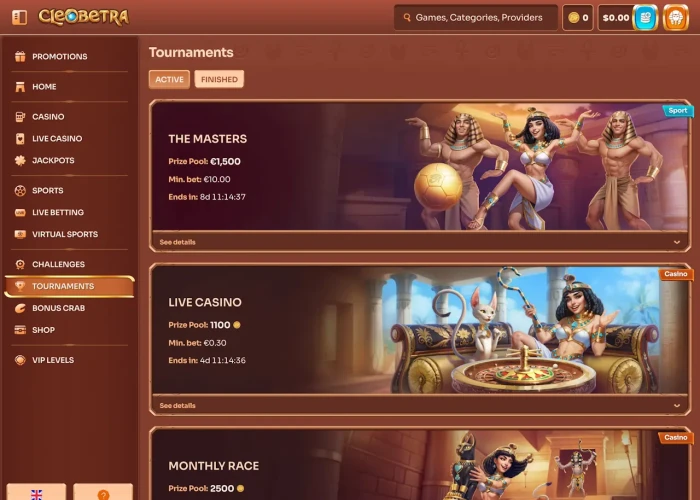
Task: Open the Jackpots page
Action: [x=53, y=160]
